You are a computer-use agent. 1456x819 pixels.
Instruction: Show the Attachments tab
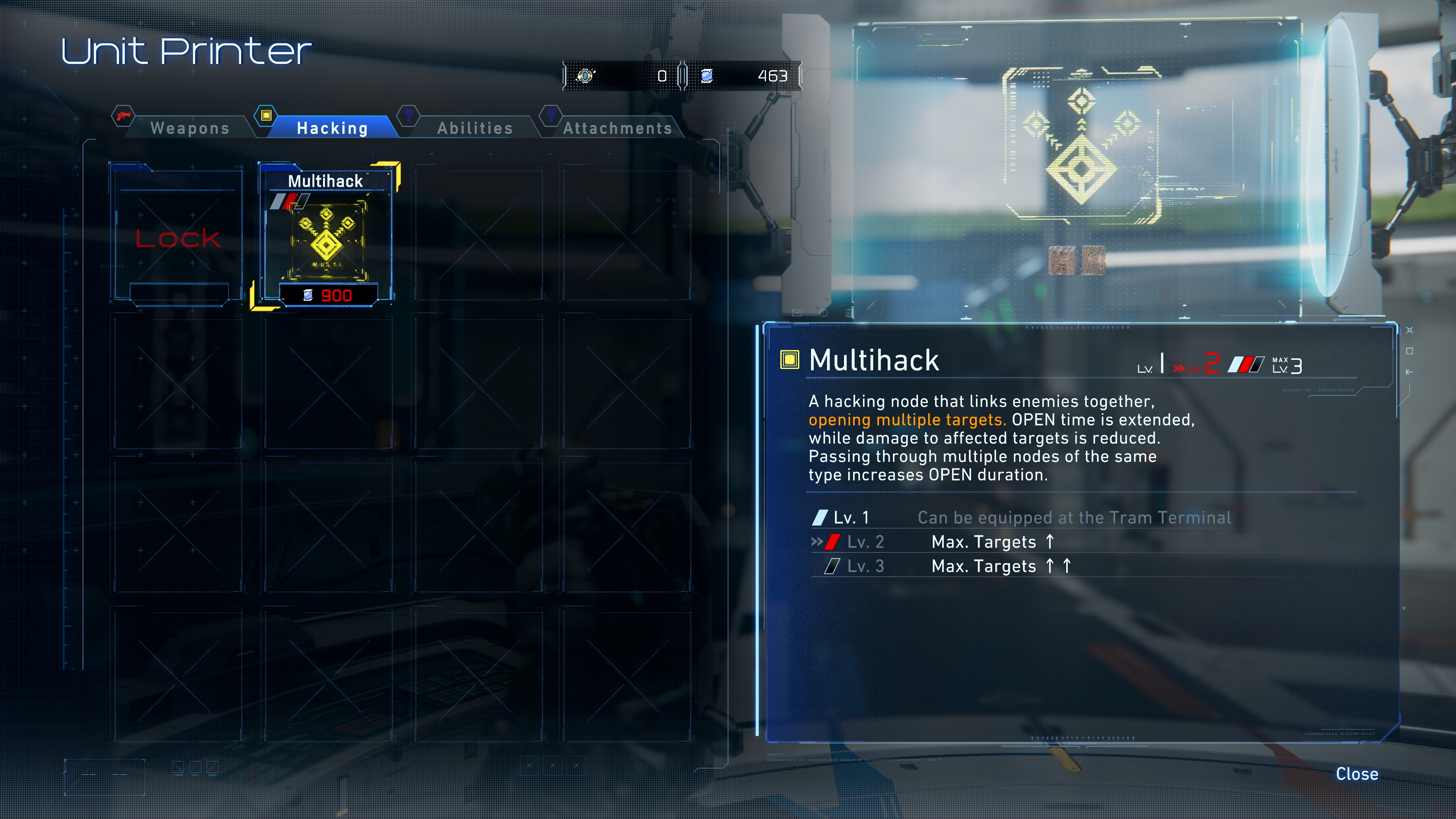point(617,128)
